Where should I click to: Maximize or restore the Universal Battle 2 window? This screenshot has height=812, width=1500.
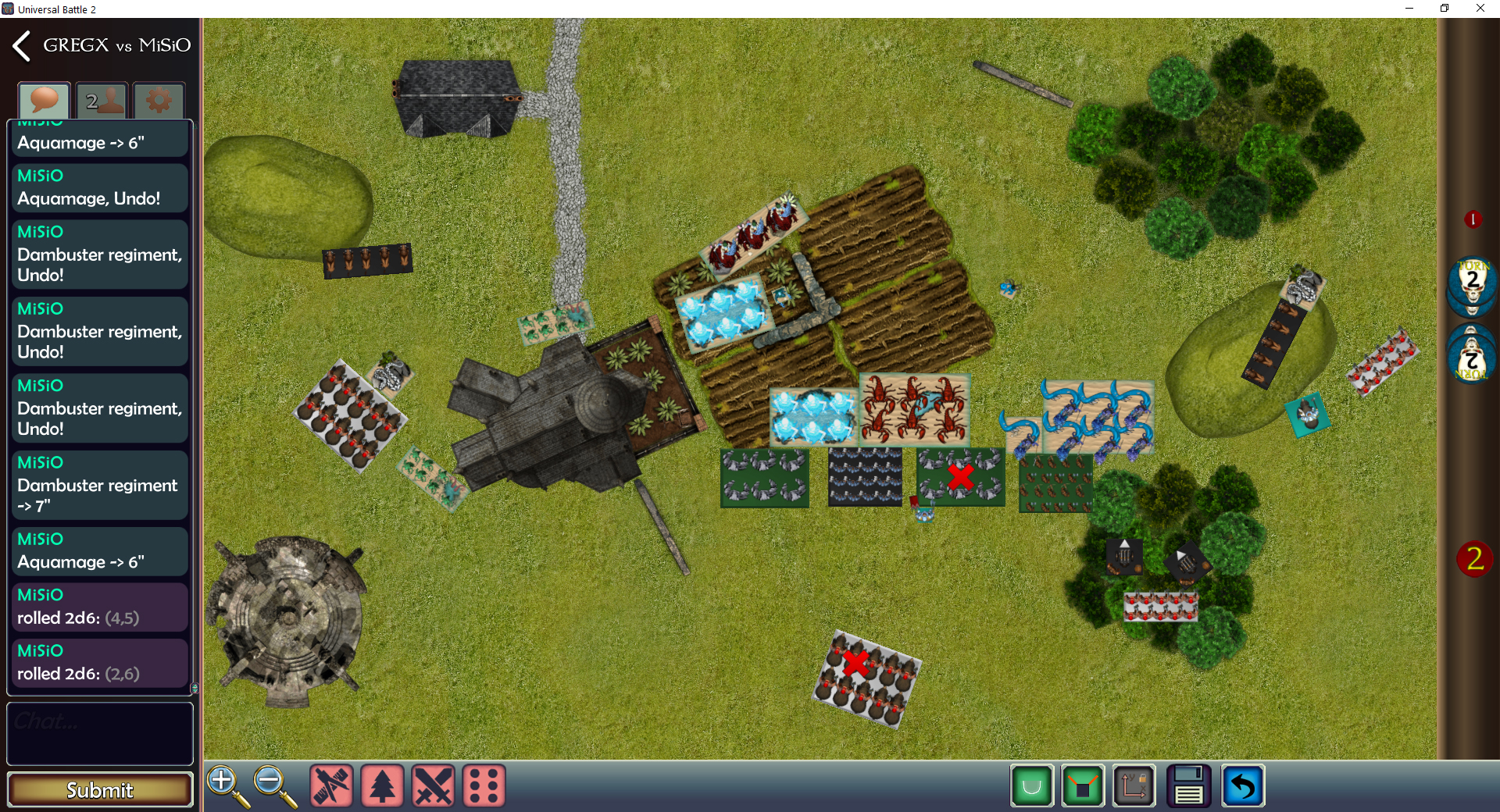tap(1445, 9)
